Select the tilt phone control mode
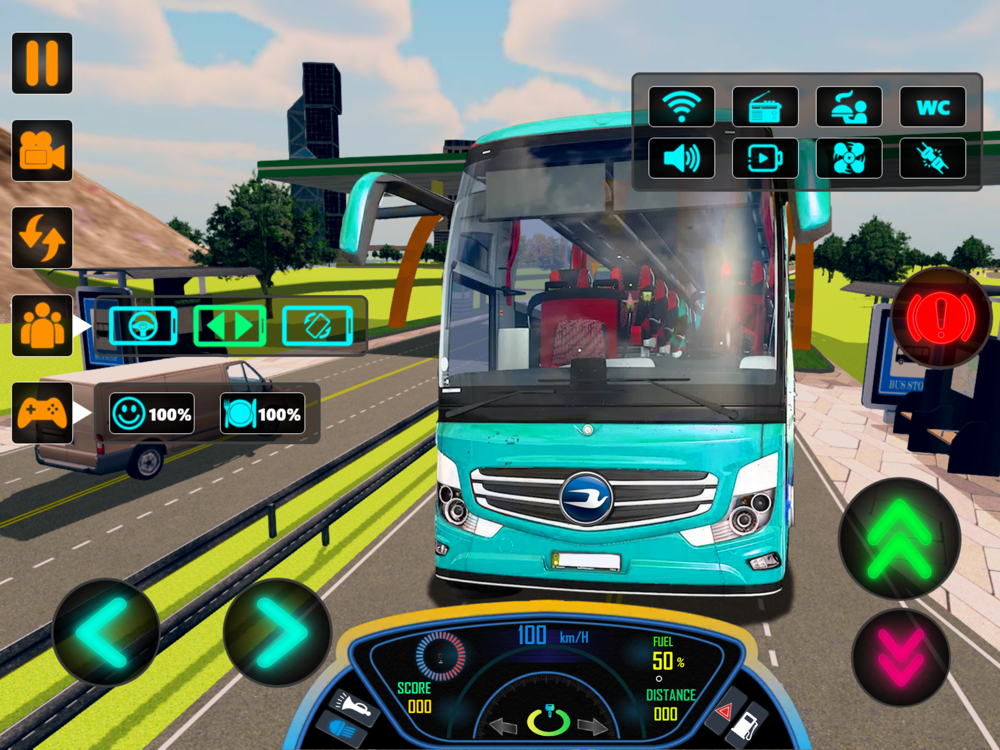 pos(317,326)
